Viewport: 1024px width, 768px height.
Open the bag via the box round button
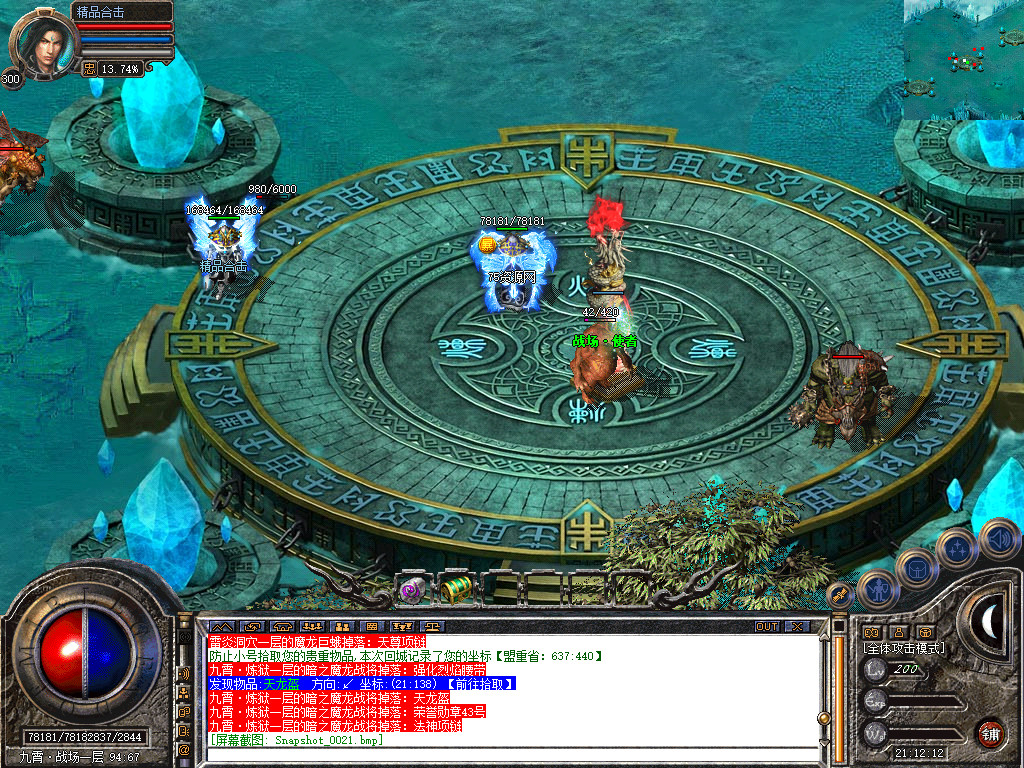pos(915,568)
